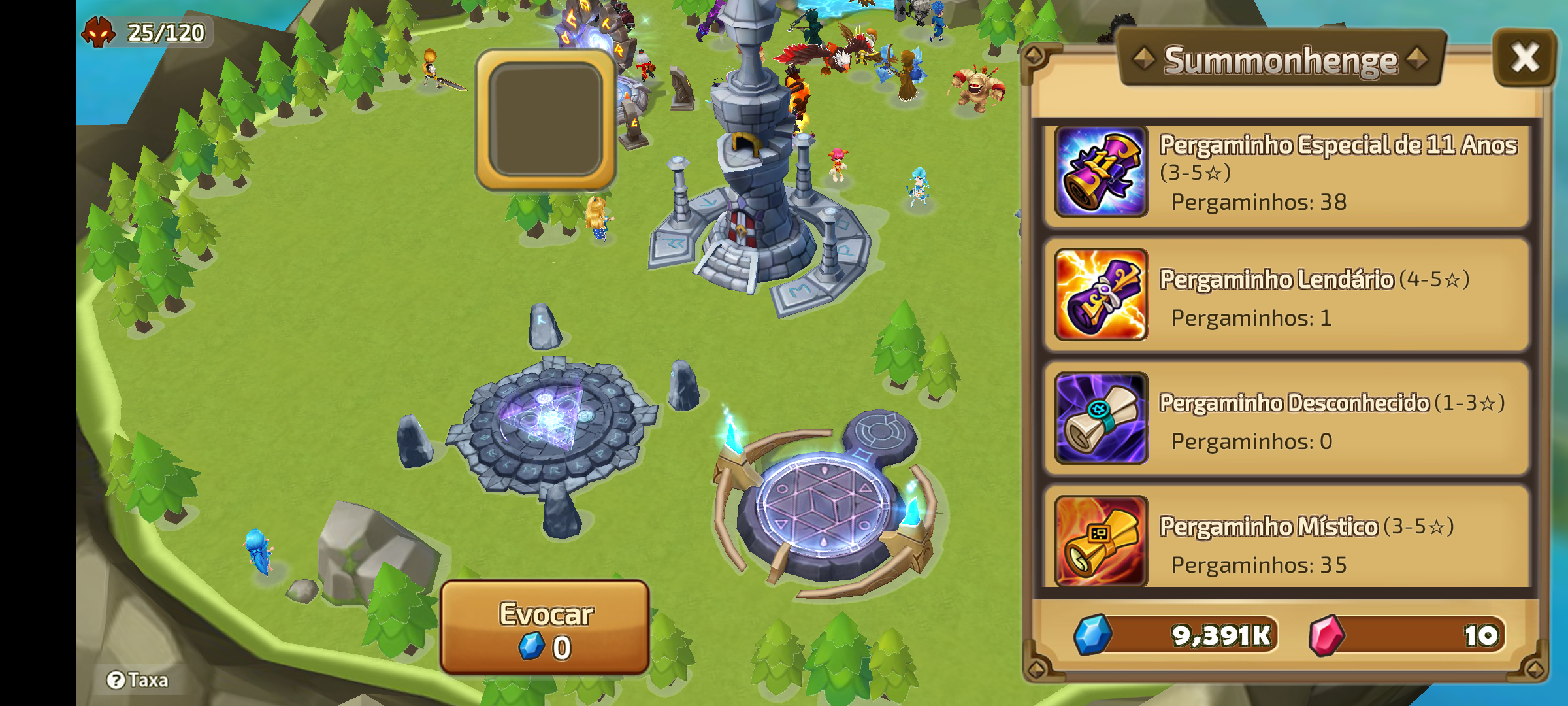Image resolution: width=1568 pixels, height=706 pixels.
Task: Tap the Evocar summon button
Action: point(545,628)
